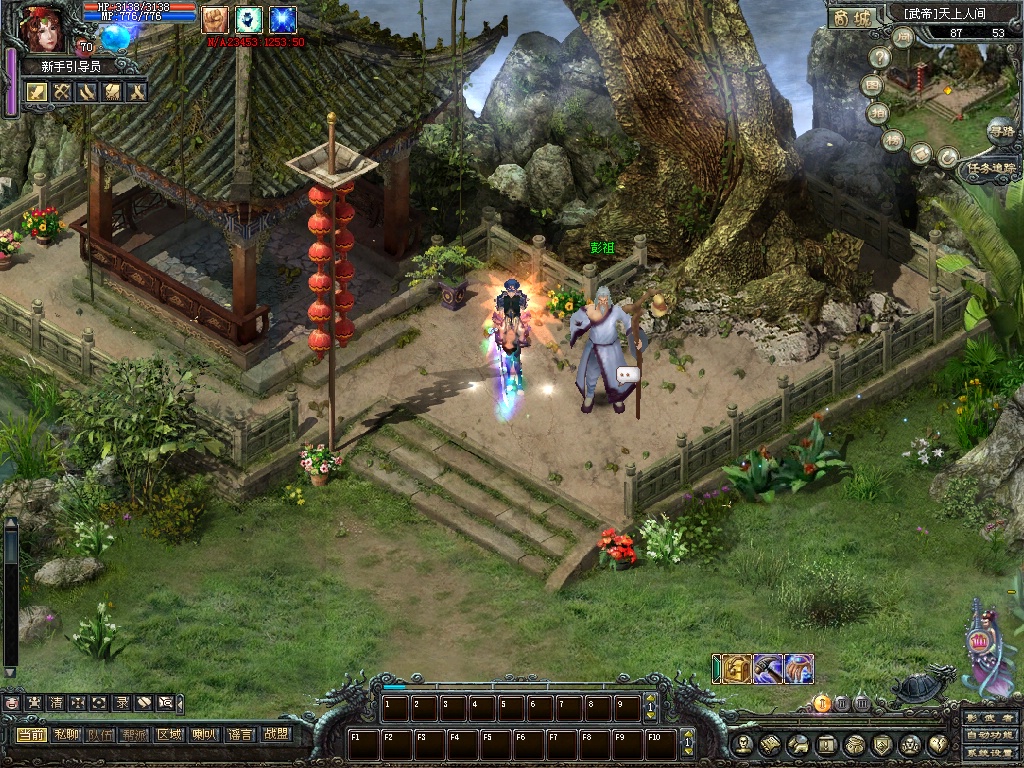Switch to hotbar page II
Viewport: 1024px width, 768px height.
click(x=841, y=703)
